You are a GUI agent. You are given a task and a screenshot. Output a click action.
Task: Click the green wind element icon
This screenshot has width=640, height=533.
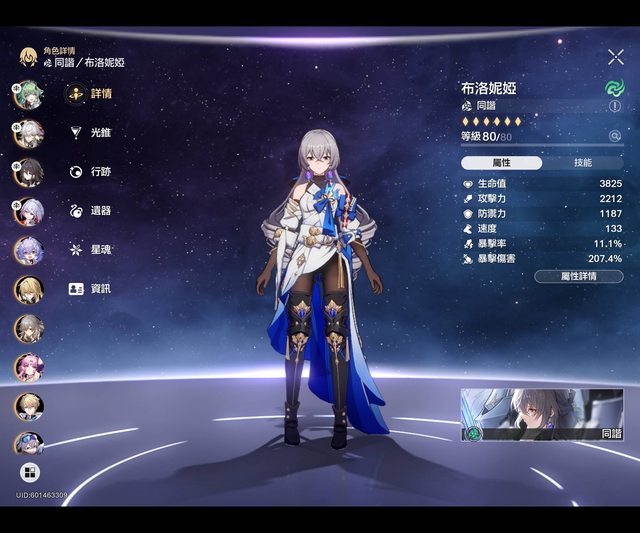point(614,88)
